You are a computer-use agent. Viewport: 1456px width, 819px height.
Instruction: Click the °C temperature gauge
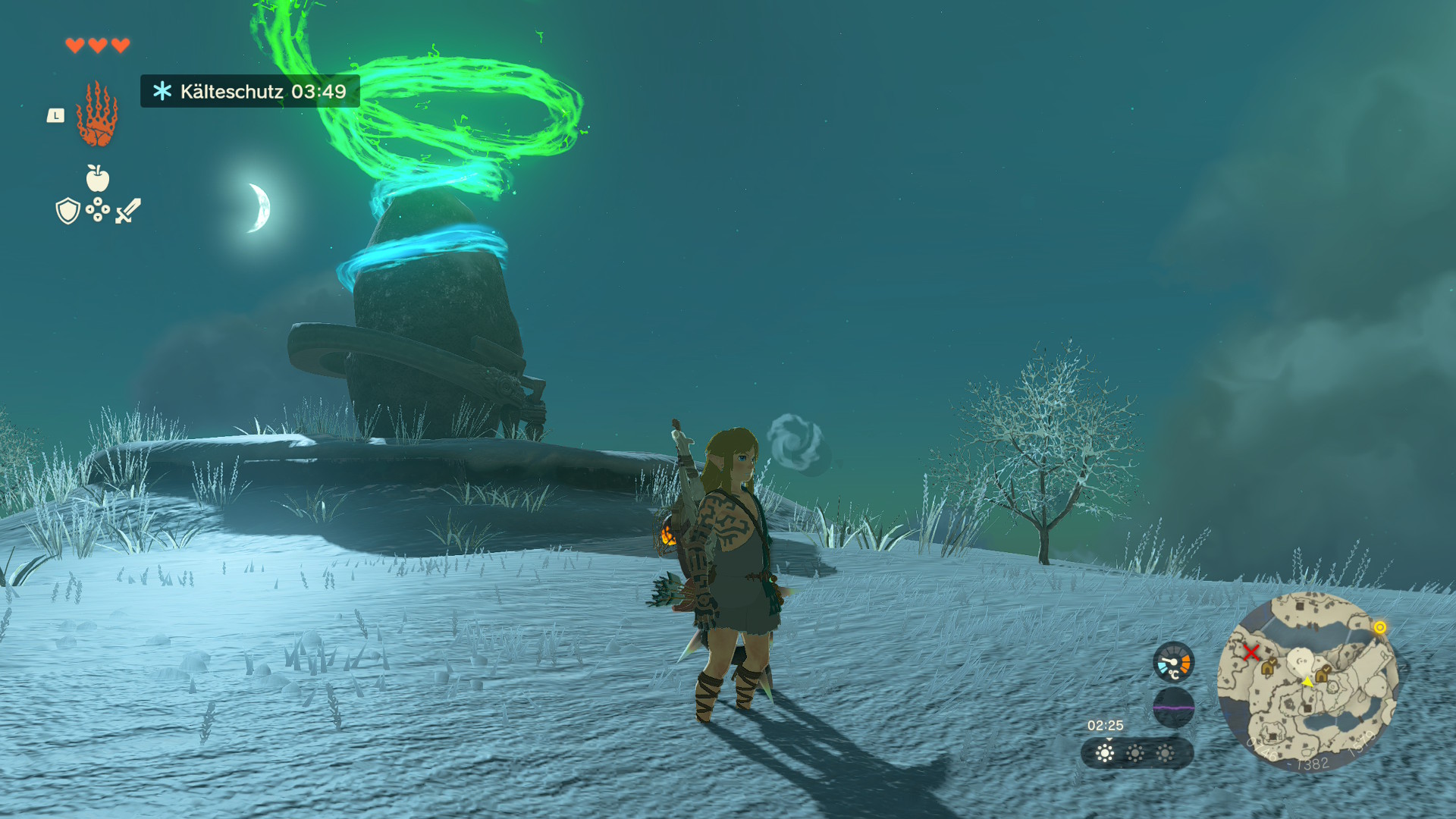[1173, 662]
